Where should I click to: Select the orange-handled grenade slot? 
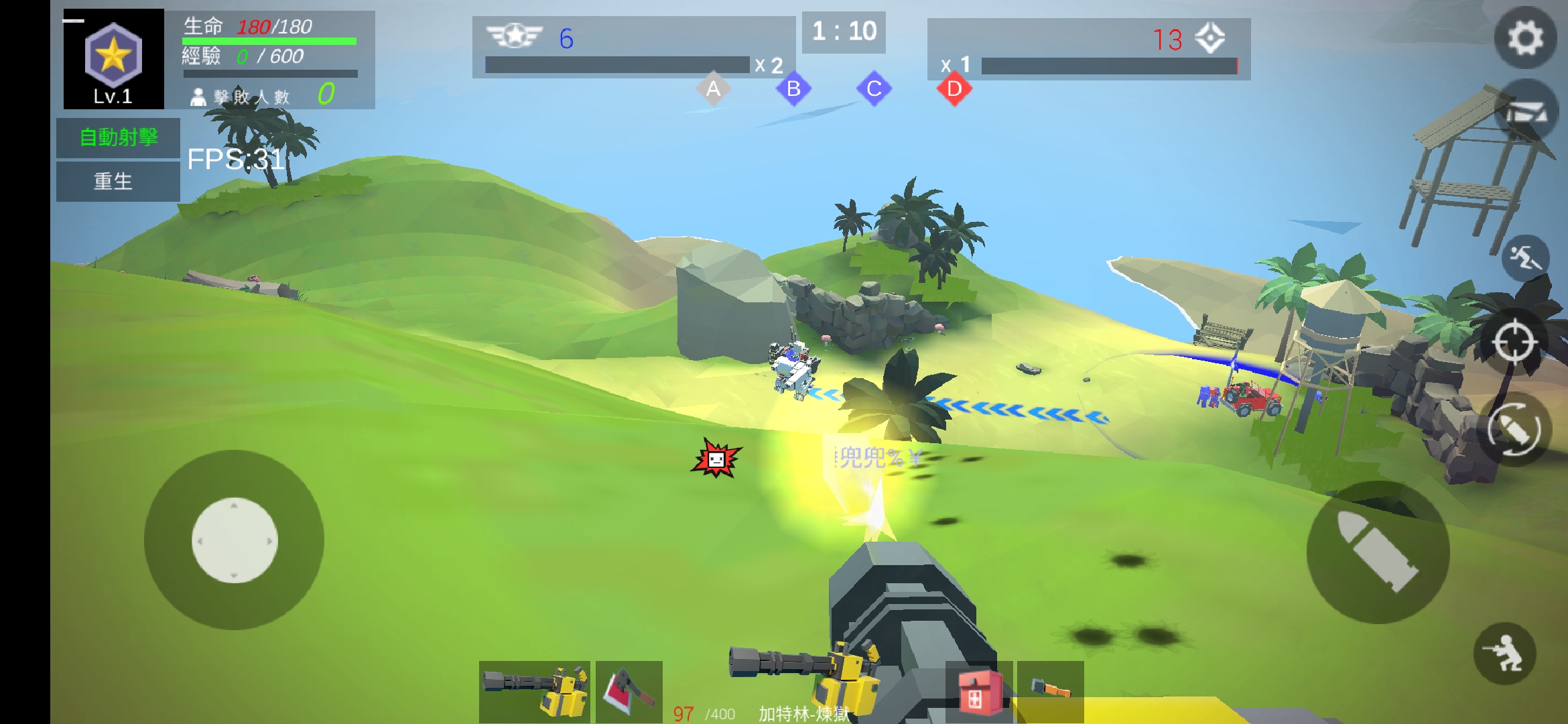(x=1050, y=690)
